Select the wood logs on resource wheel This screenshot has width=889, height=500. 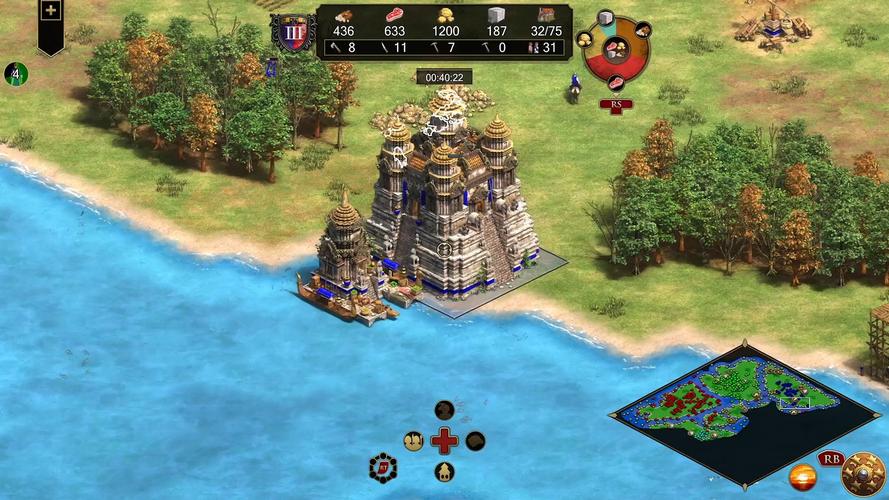[x=642, y=29]
